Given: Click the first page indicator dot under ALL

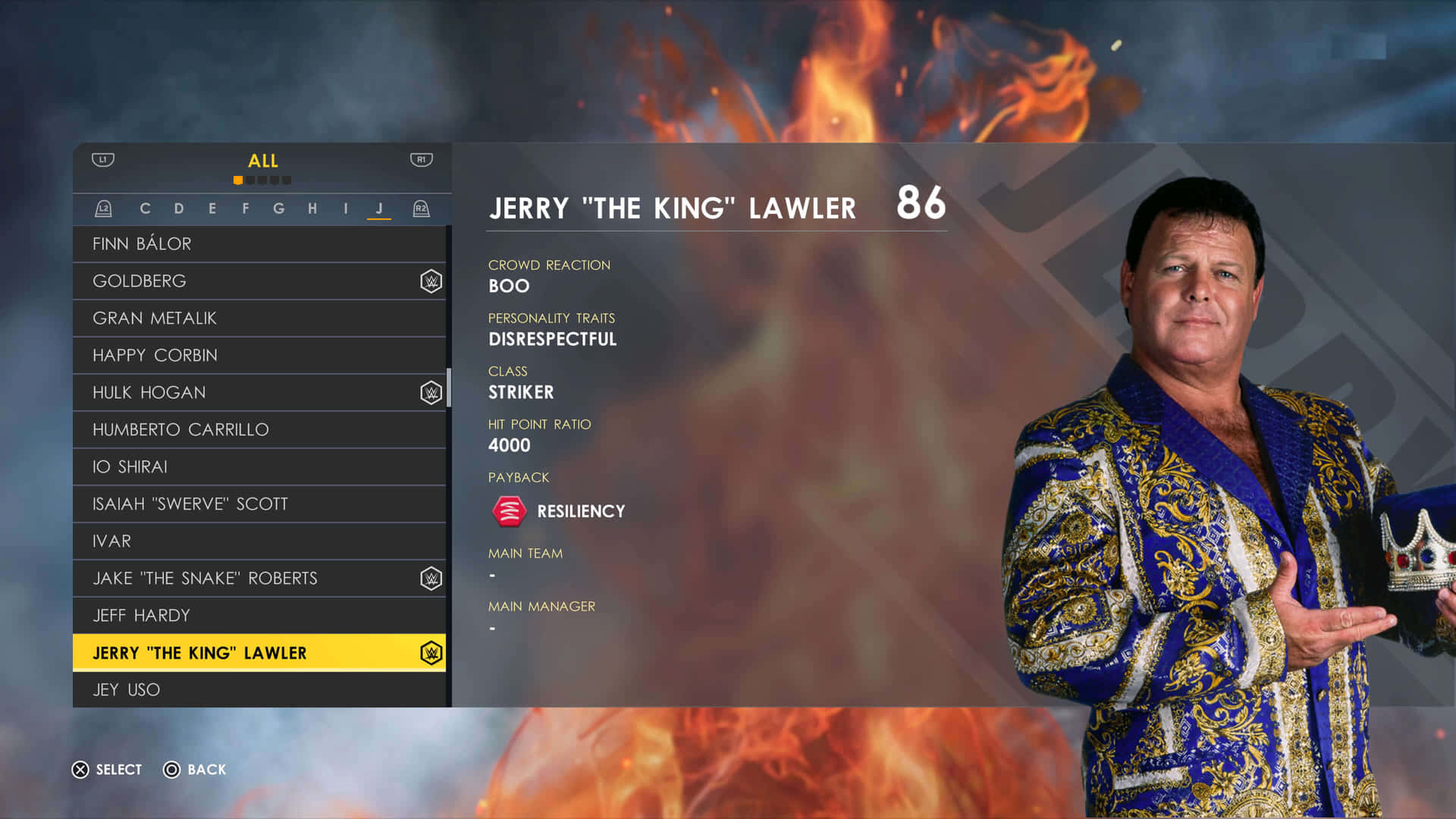Looking at the screenshot, I should 239,180.
